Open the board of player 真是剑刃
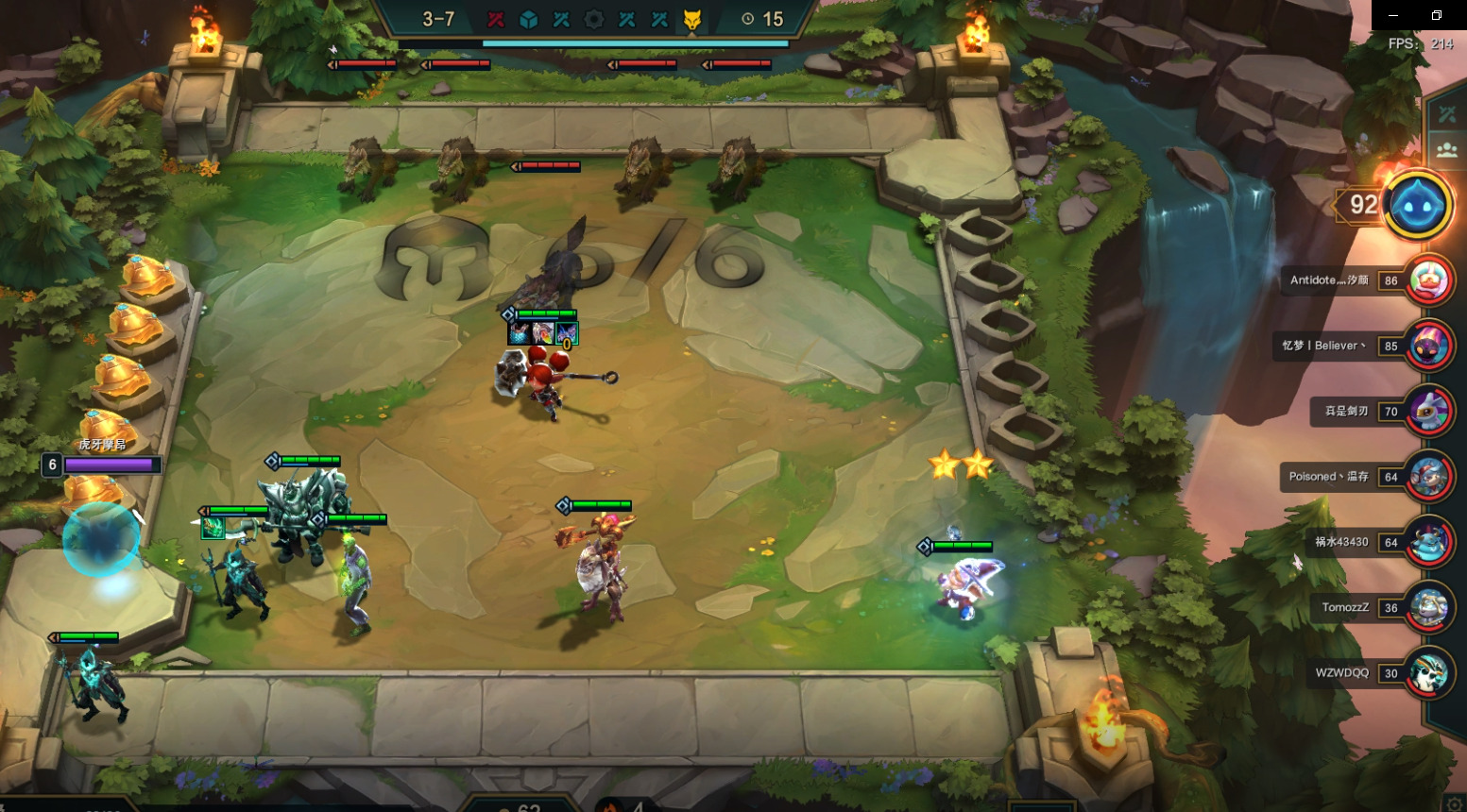 (1428, 411)
